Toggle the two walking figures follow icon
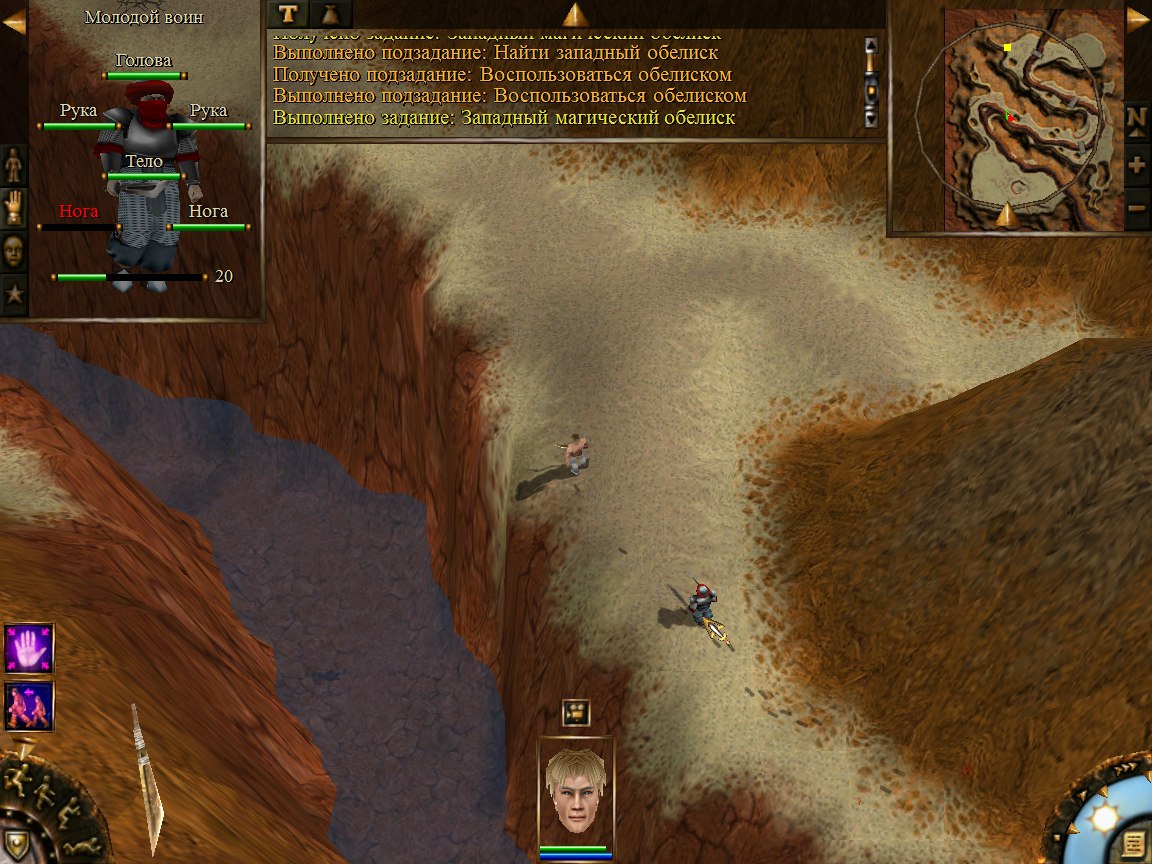This screenshot has width=1152, height=864. (x=29, y=706)
